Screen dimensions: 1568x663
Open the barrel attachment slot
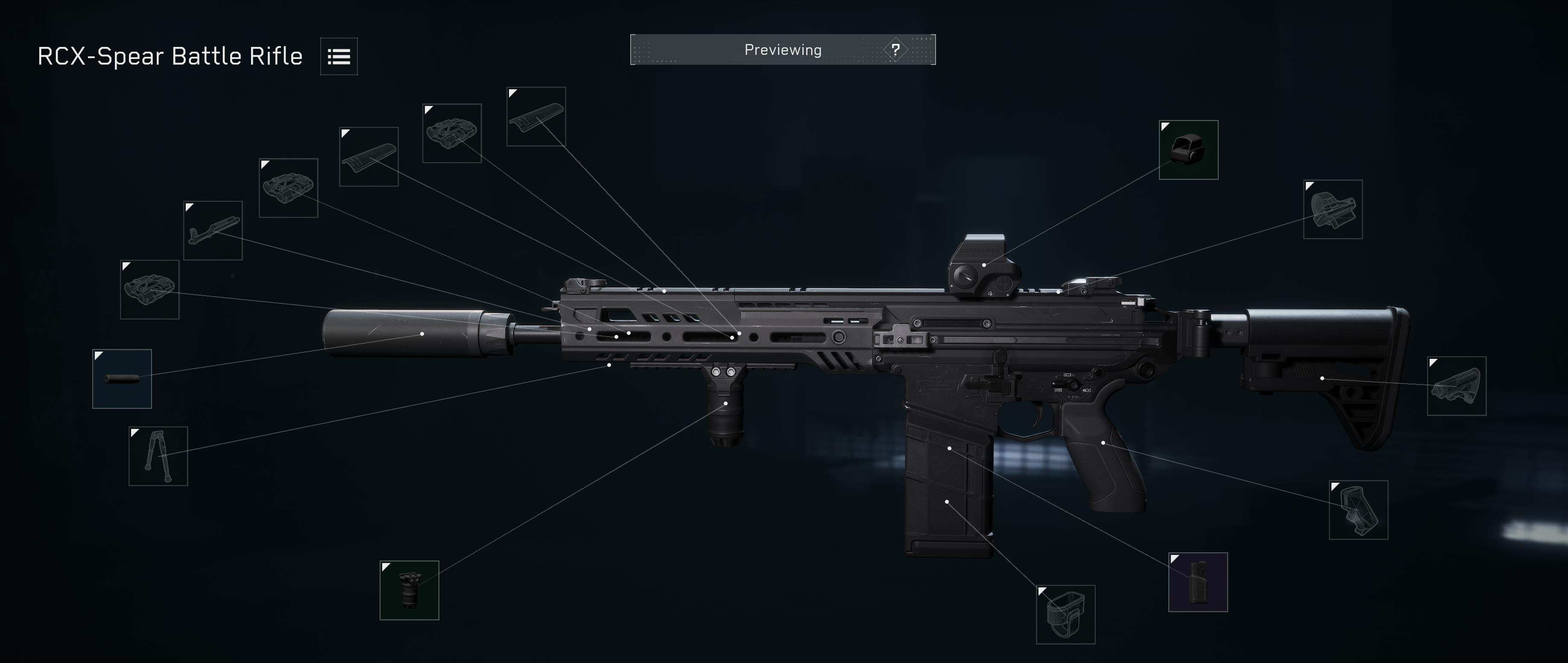click(x=213, y=231)
